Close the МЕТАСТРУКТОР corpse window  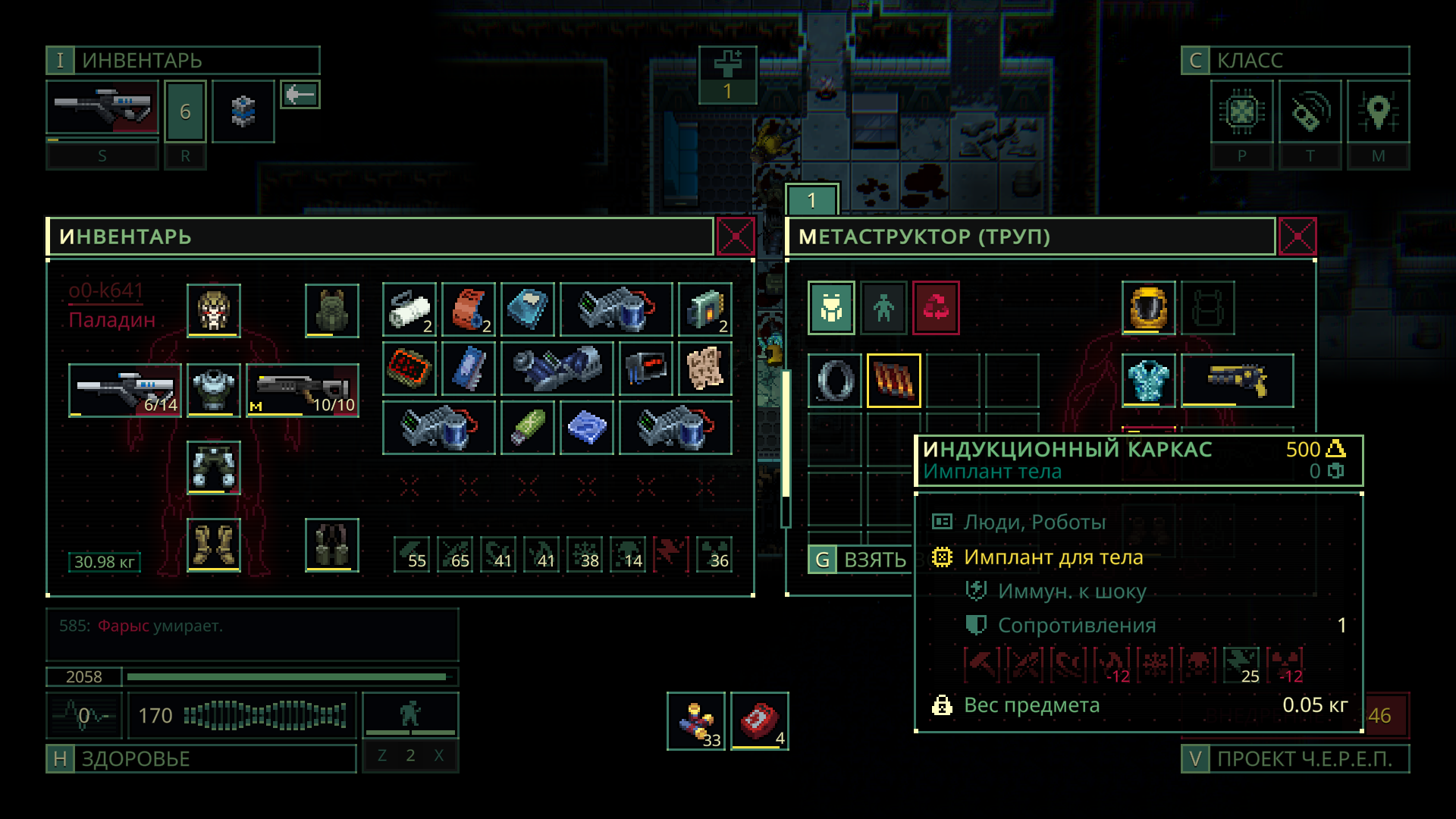pos(1297,237)
